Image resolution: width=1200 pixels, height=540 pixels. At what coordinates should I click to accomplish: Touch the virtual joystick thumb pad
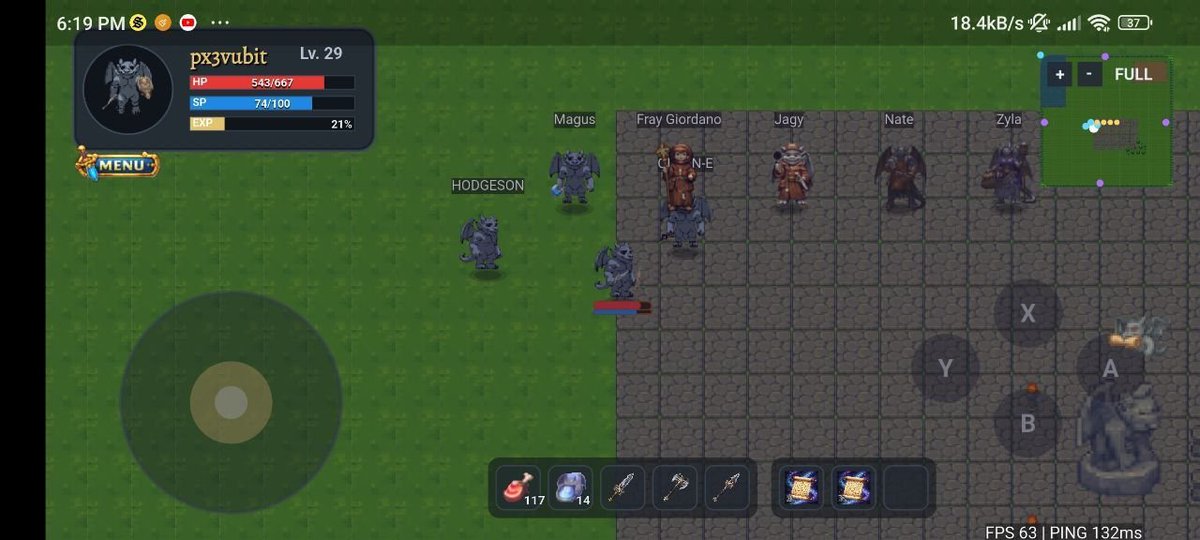(231, 403)
